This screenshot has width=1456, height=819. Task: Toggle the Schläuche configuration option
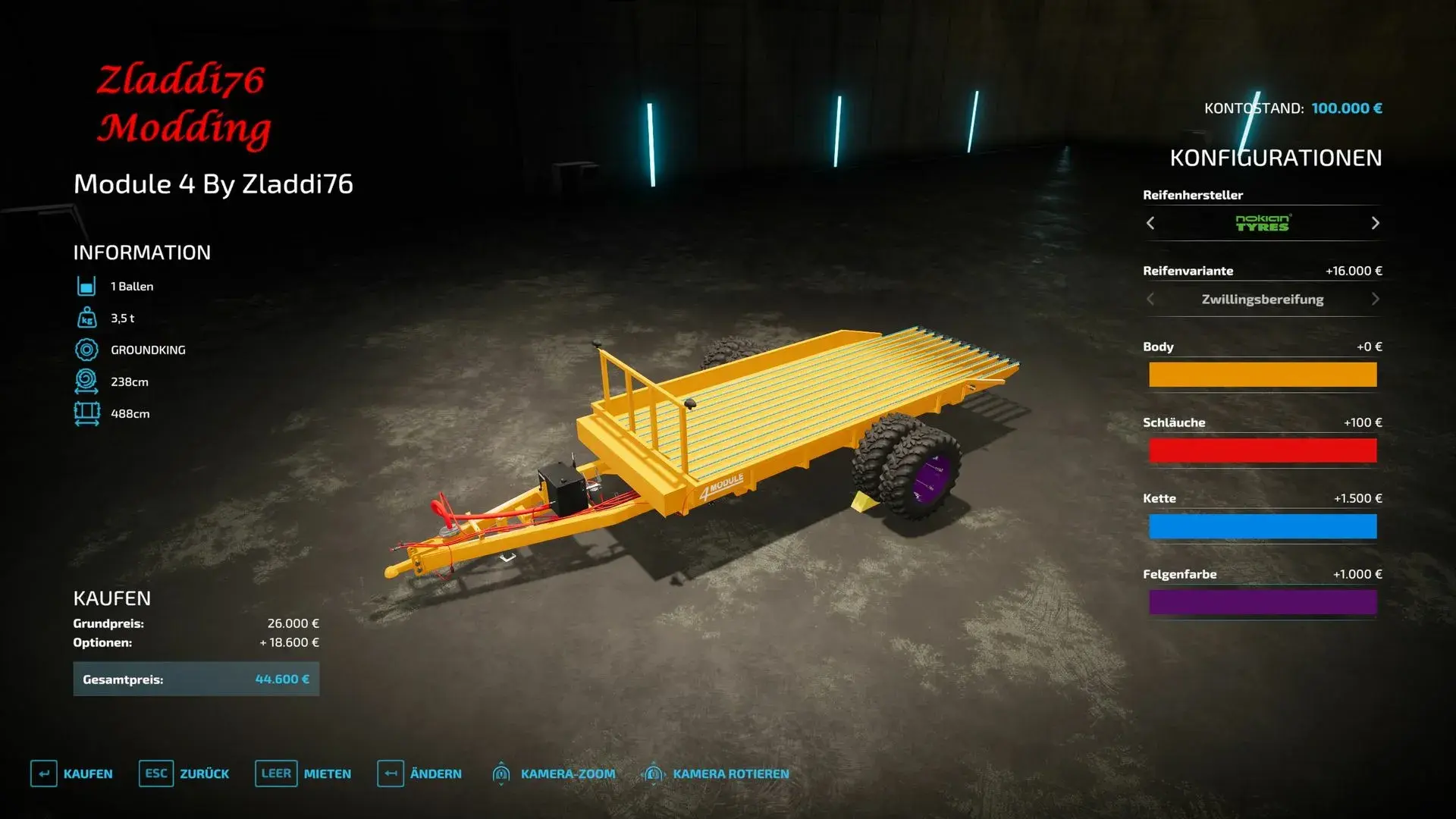click(x=1263, y=450)
